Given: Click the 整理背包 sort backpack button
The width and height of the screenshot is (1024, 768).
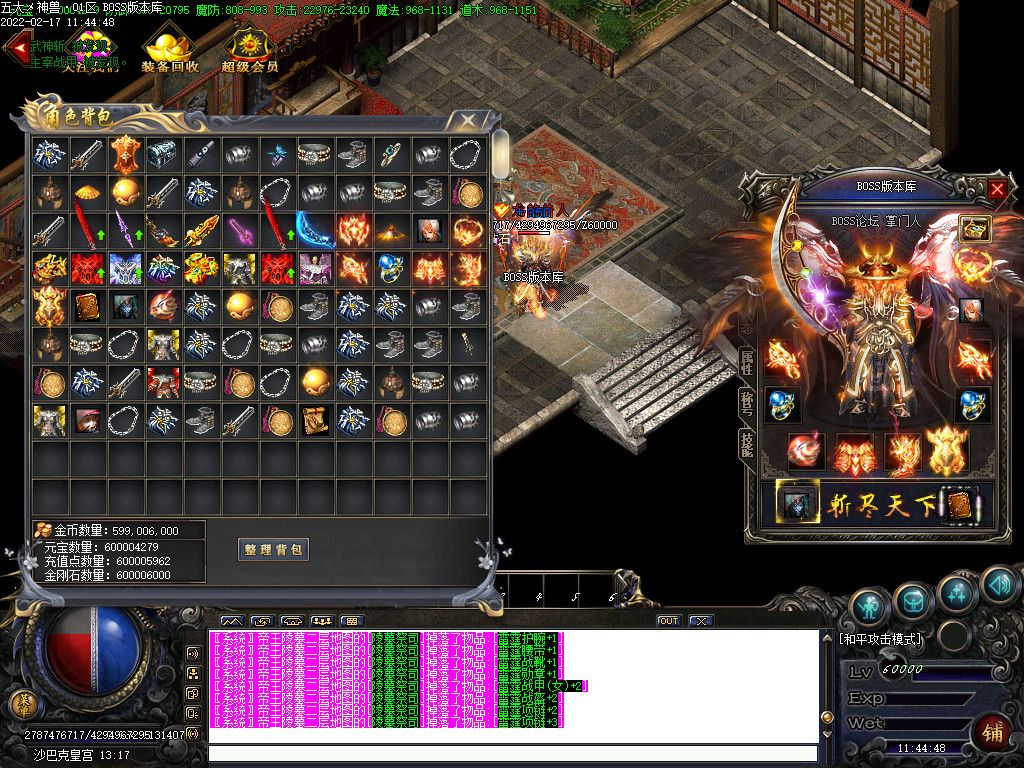Looking at the screenshot, I should point(273,549).
